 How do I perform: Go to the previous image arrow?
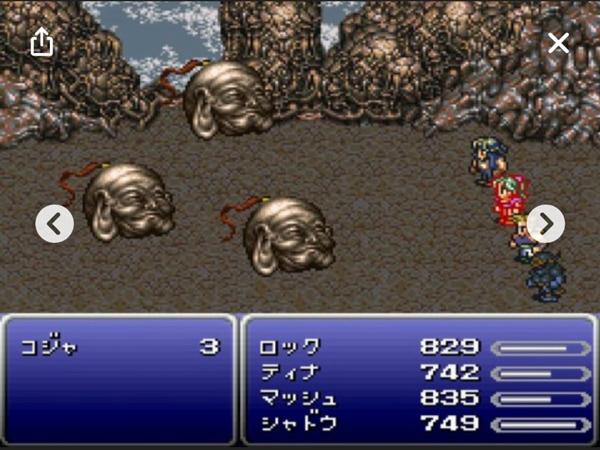pos(55,223)
